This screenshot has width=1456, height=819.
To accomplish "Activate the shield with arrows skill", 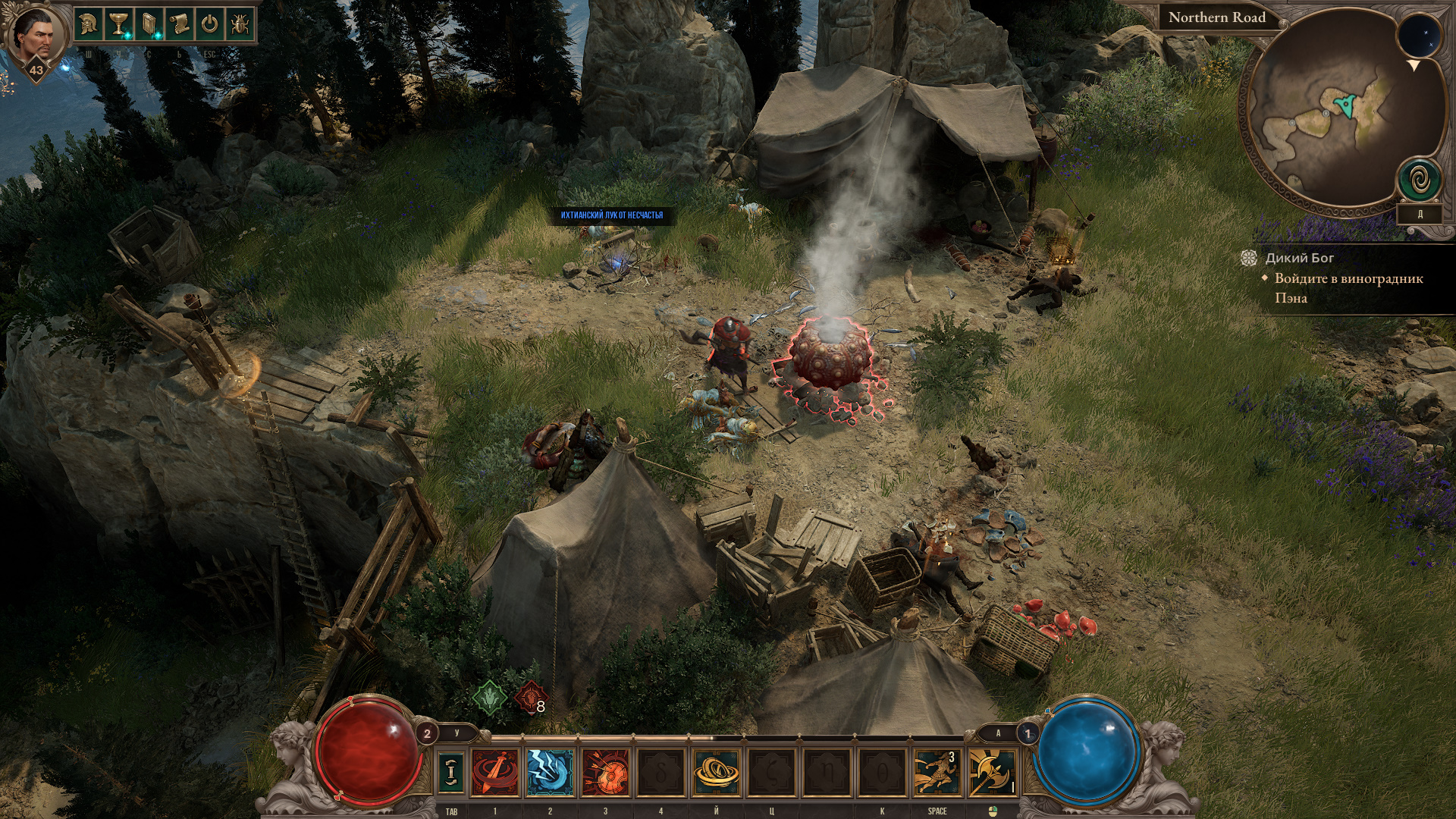I will (x=606, y=772).
